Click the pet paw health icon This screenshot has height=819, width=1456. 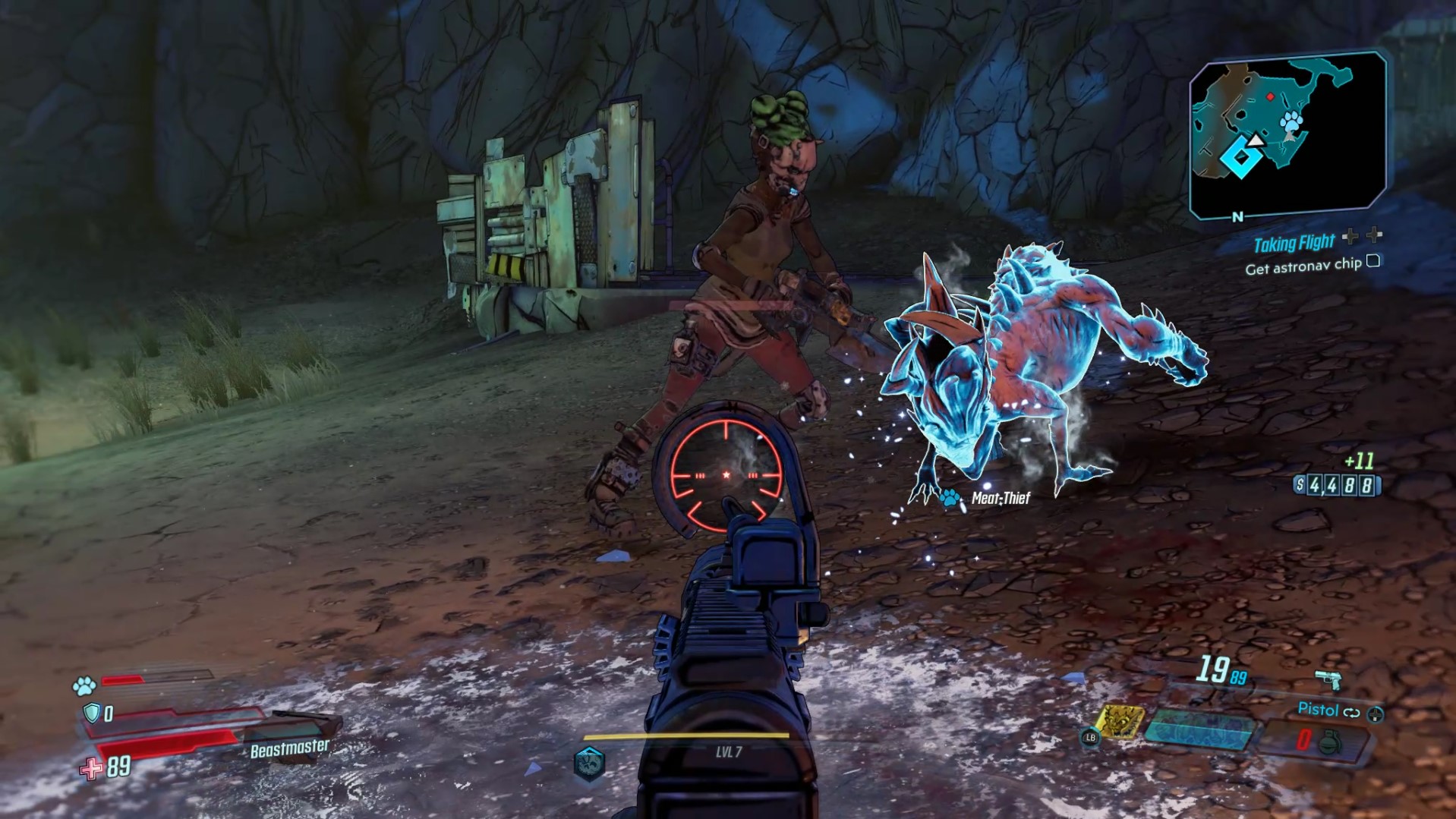tap(84, 686)
